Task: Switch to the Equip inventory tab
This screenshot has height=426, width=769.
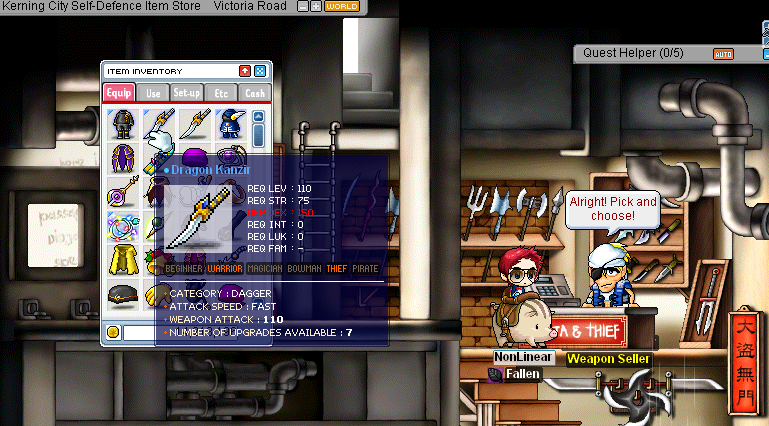Action: point(119,93)
